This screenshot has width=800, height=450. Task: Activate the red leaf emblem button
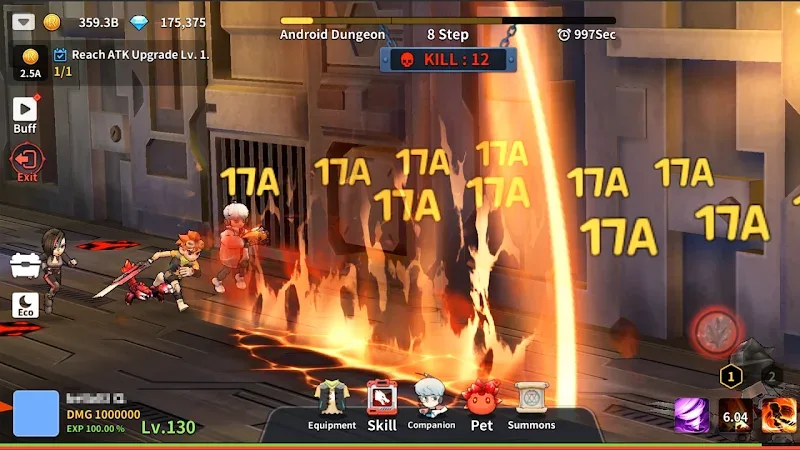717,331
